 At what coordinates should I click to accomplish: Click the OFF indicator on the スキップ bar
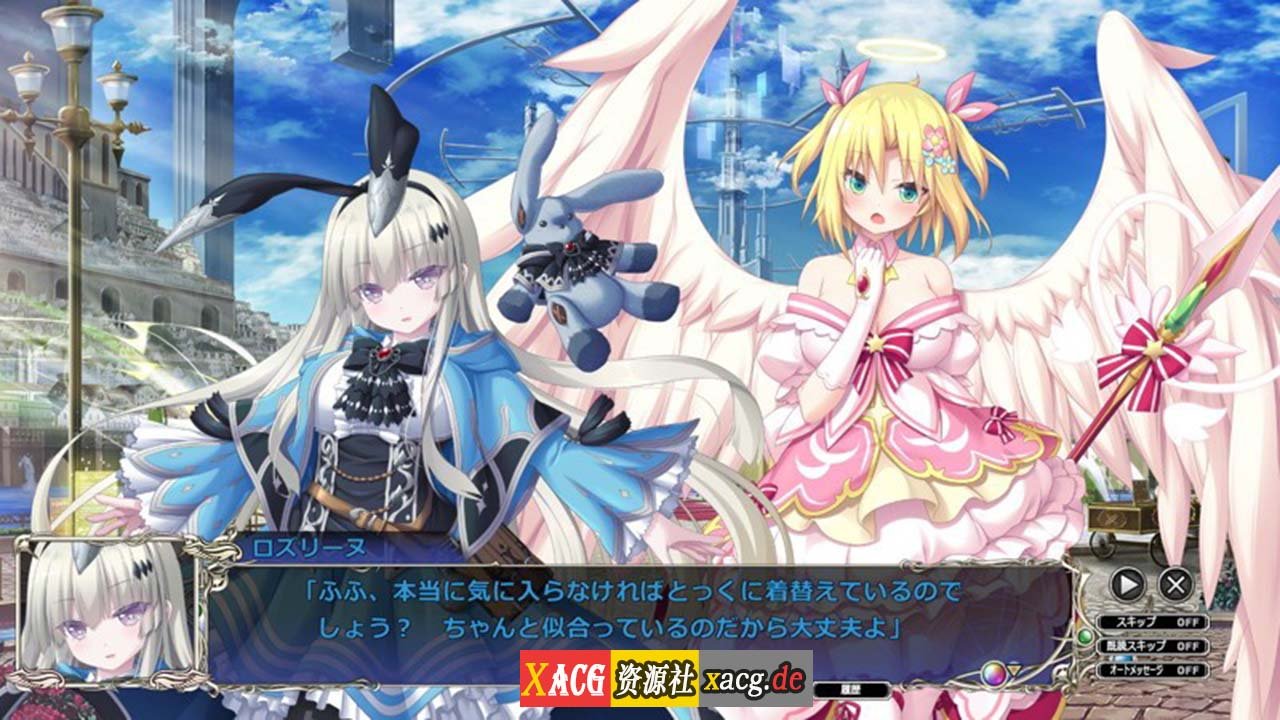point(1188,621)
